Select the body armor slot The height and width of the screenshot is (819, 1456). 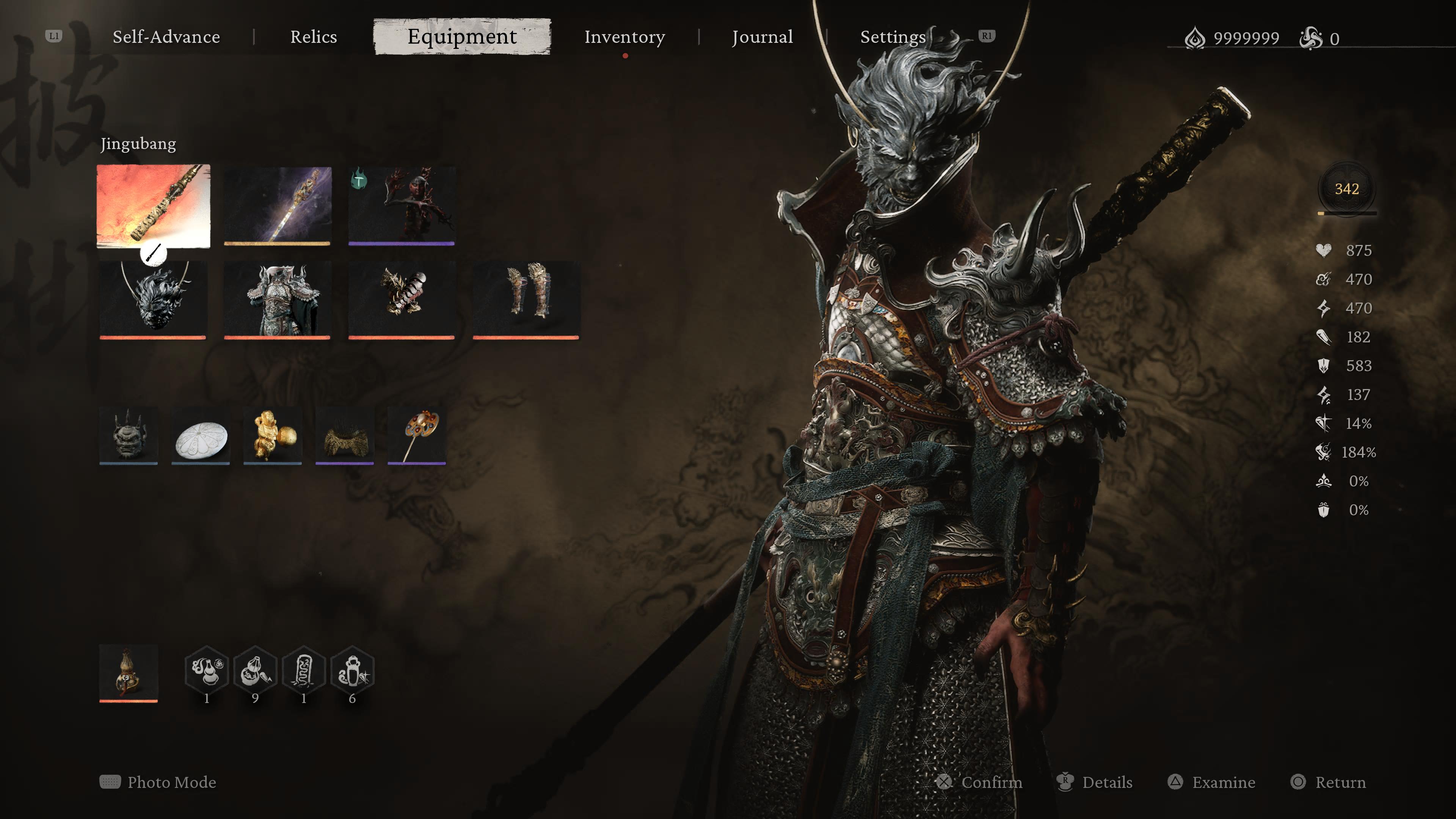[x=277, y=299]
